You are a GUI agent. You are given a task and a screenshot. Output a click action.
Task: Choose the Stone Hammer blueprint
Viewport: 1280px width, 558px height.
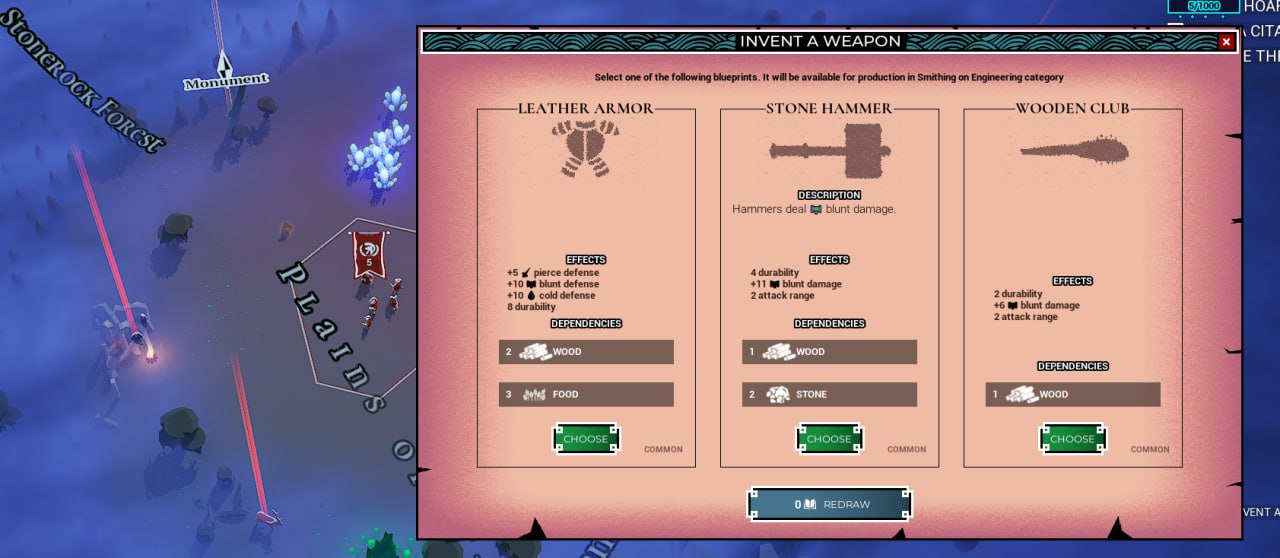pyautogui.click(x=829, y=439)
